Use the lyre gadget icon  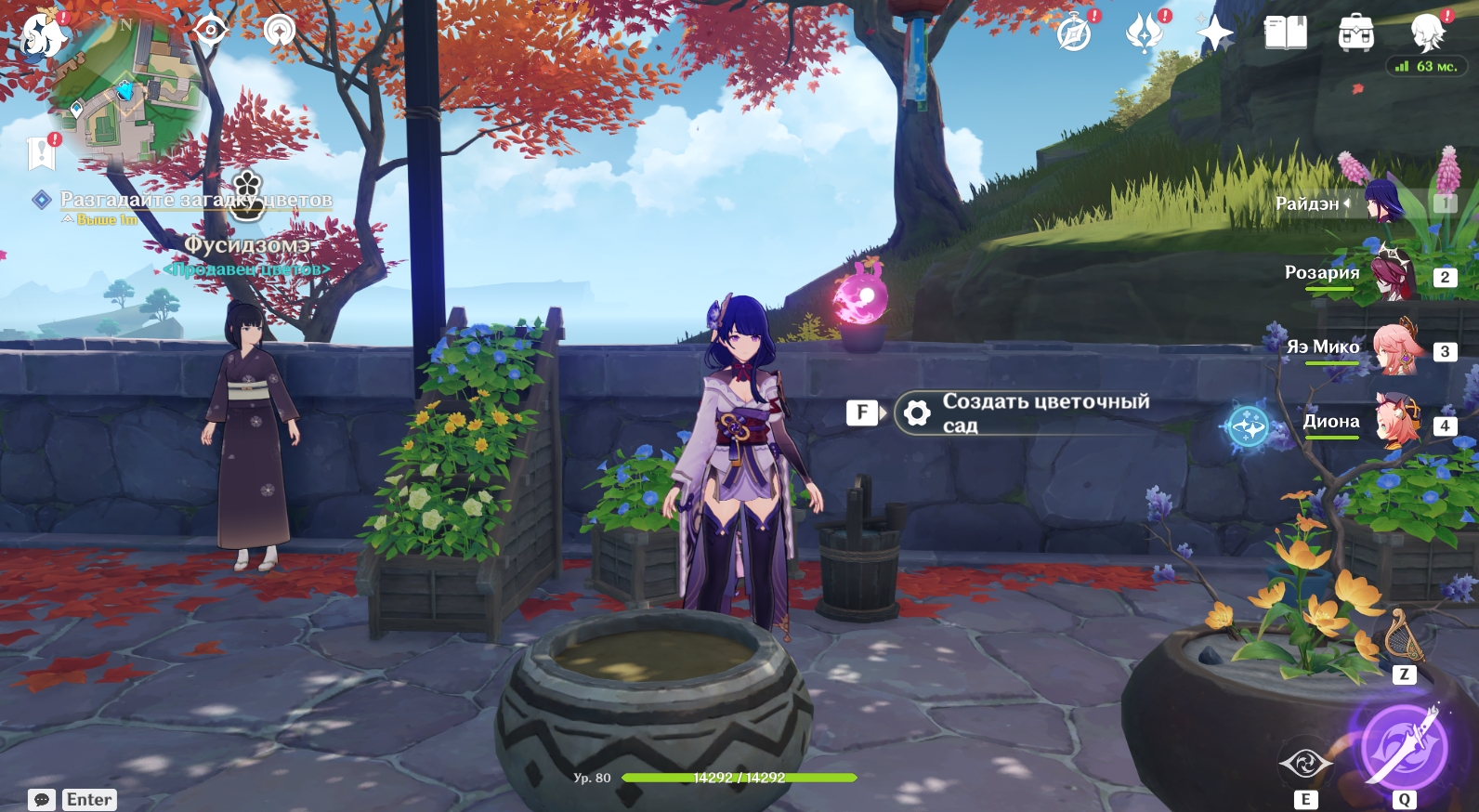tap(1404, 639)
